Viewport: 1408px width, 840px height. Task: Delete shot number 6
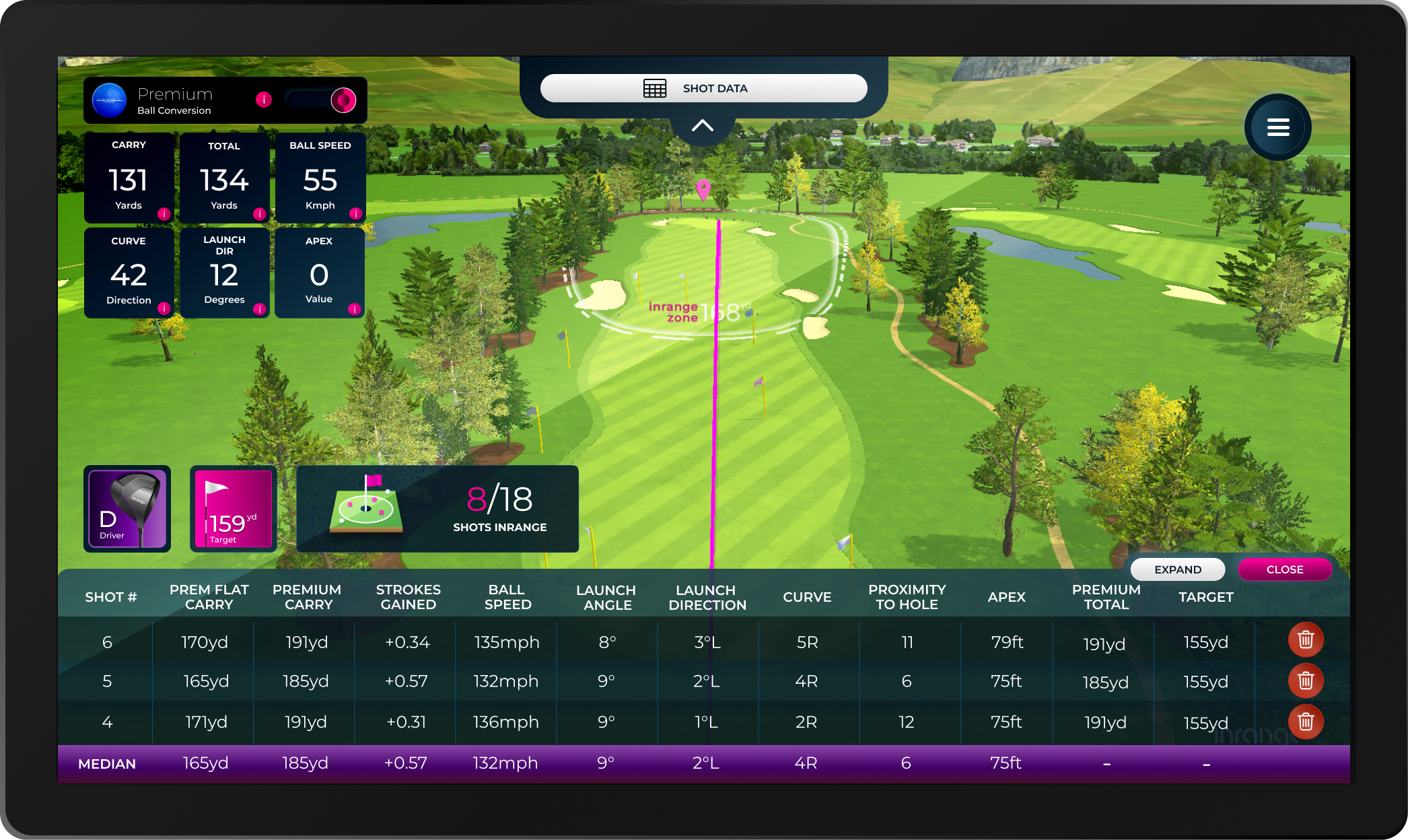coord(1305,639)
